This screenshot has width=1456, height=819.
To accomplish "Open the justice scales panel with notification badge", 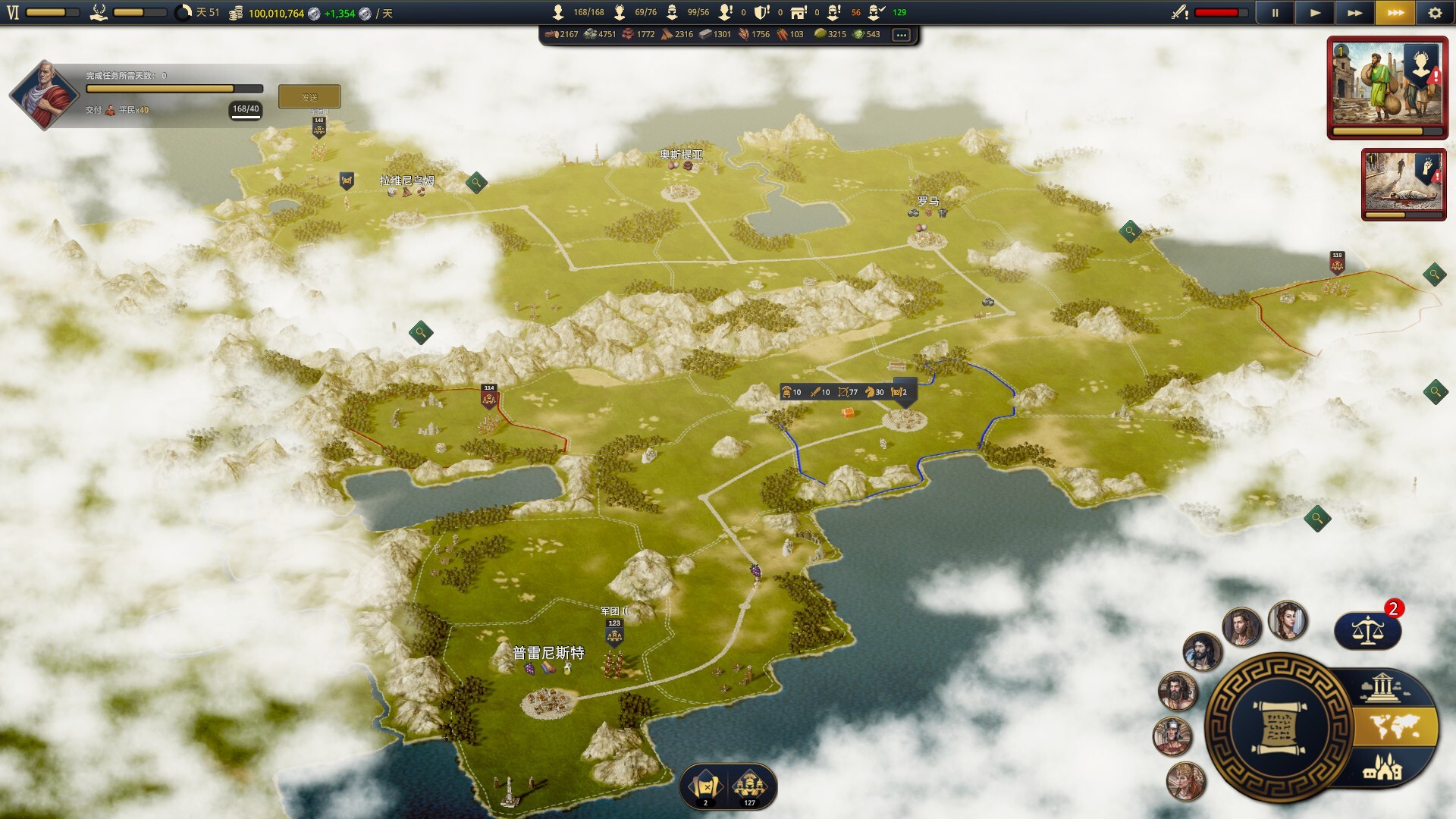I will [x=1368, y=629].
